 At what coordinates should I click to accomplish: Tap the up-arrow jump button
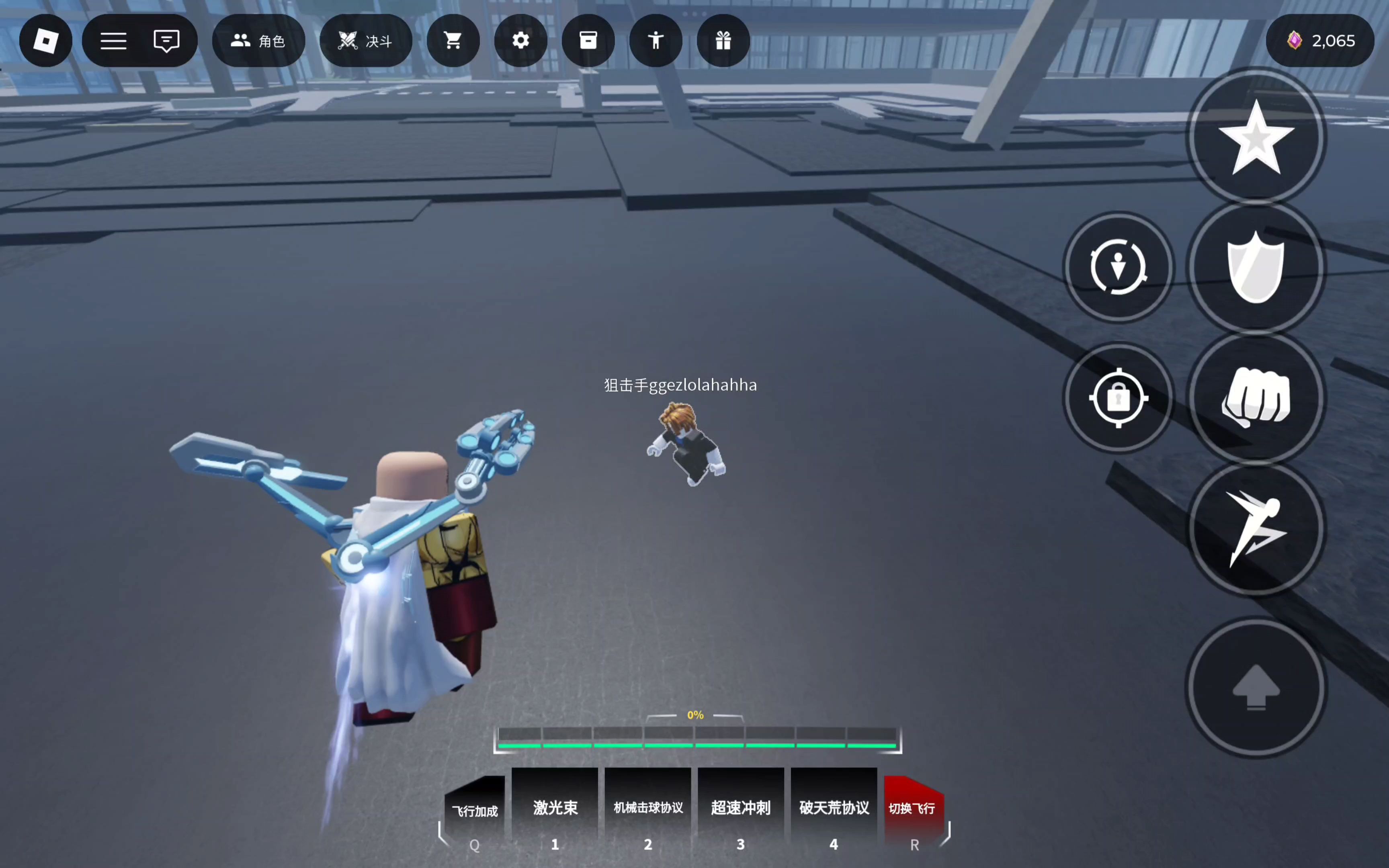point(1256,687)
